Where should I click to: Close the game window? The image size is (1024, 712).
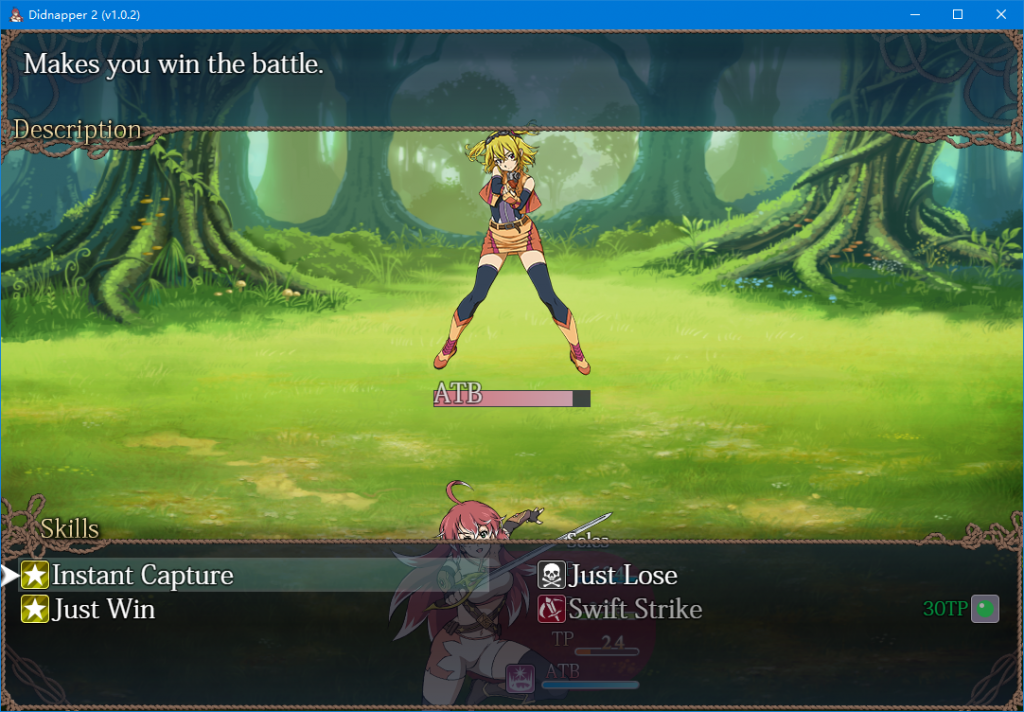tap(1001, 14)
